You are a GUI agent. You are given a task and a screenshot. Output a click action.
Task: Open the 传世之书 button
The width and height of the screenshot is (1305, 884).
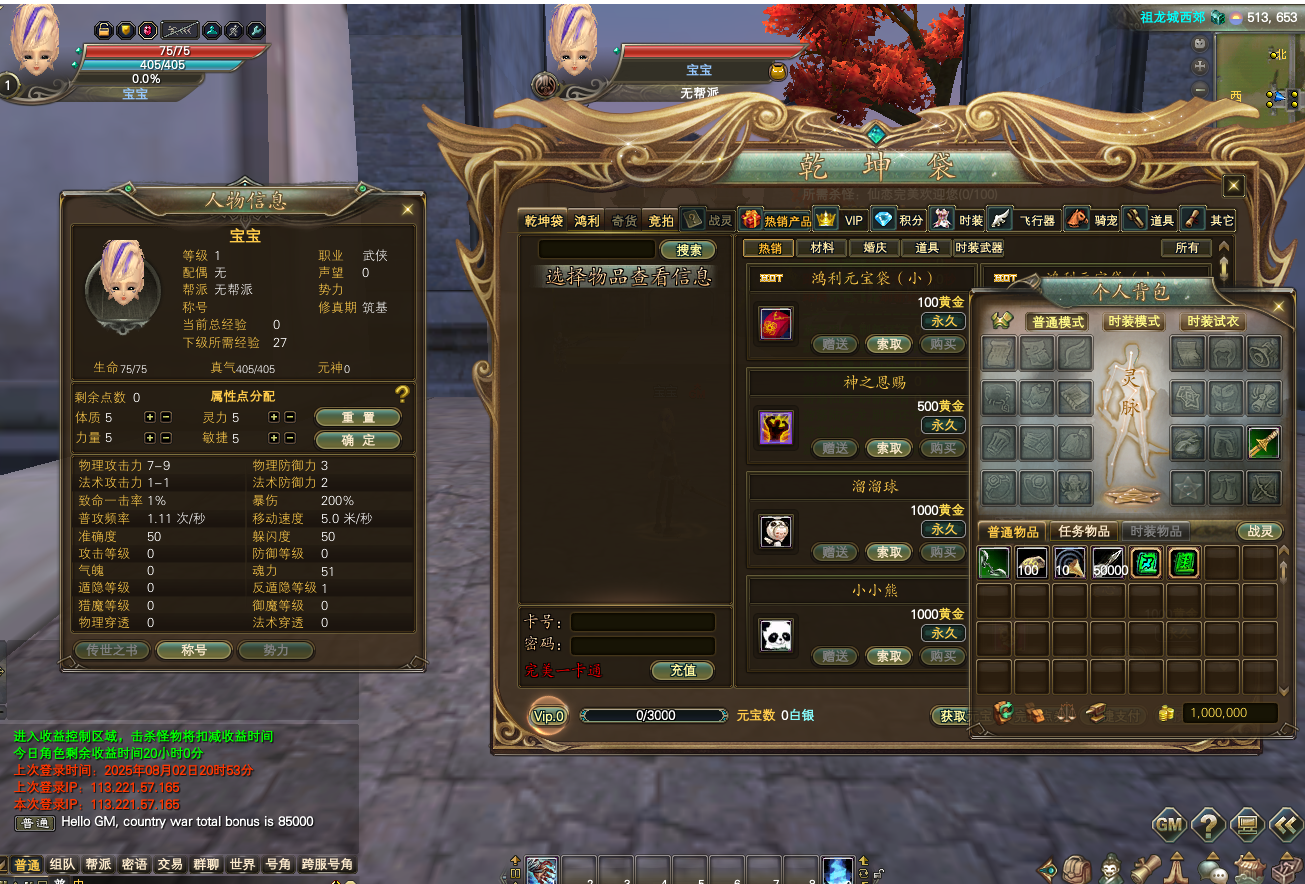(x=112, y=650)
